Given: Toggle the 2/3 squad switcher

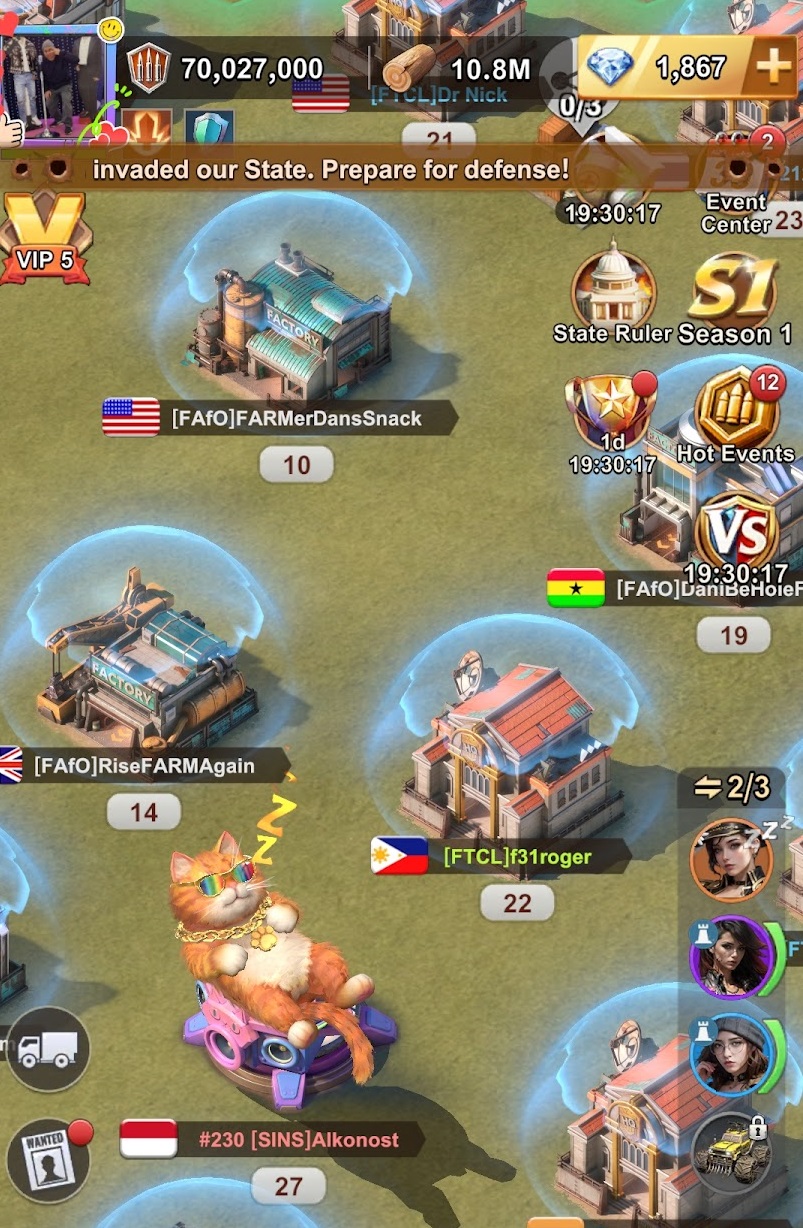Looking at the screenshot, I should tap(733, 788).
